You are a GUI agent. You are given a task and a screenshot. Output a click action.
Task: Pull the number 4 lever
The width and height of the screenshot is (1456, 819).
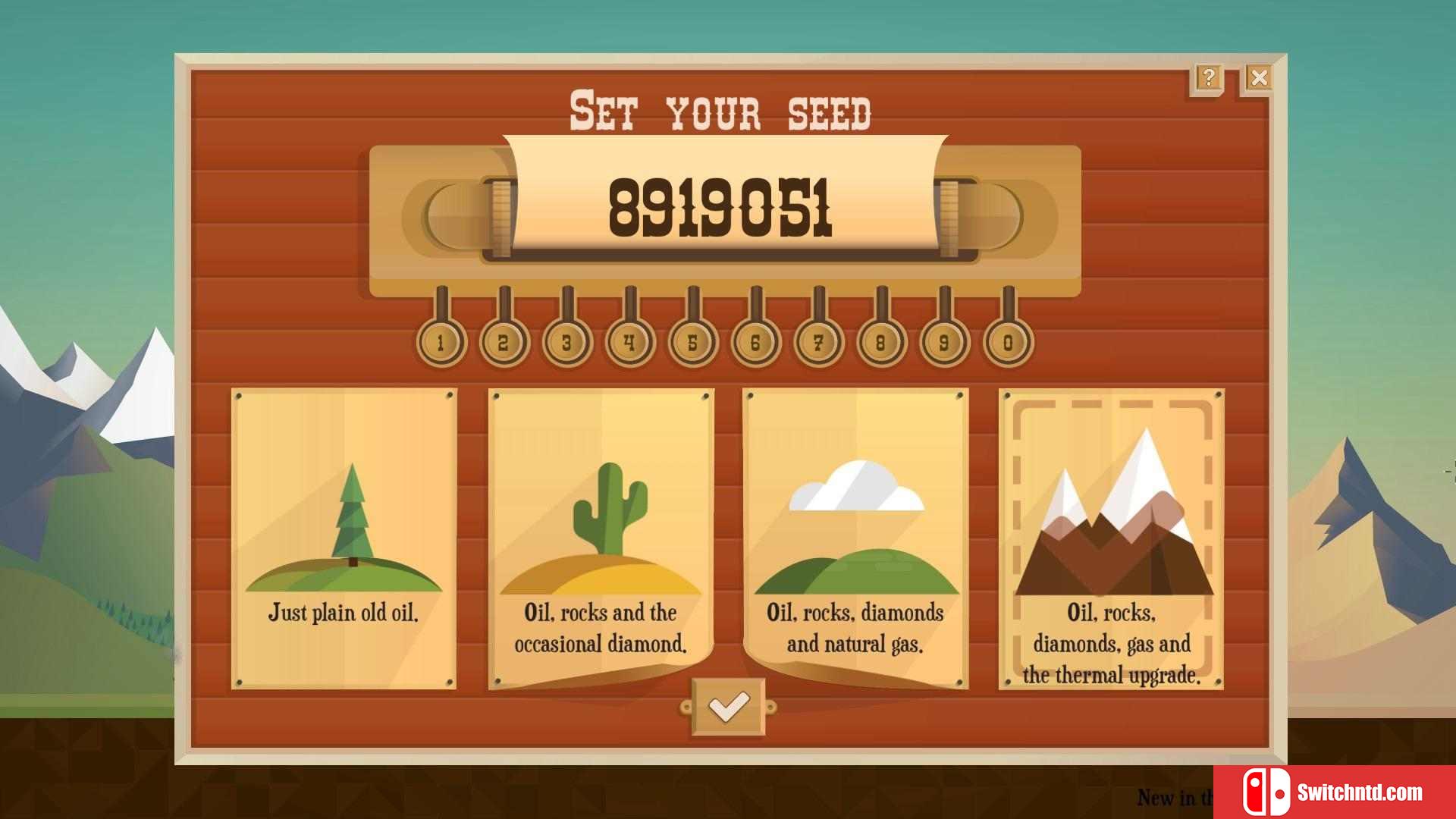pyautogui.click(x=629, y=343)
